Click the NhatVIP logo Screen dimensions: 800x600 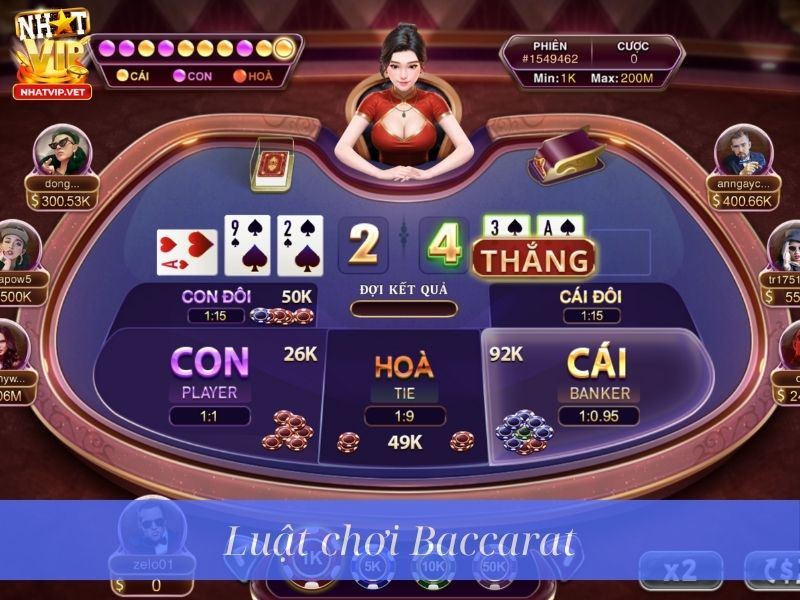click(x=50, y=55)
